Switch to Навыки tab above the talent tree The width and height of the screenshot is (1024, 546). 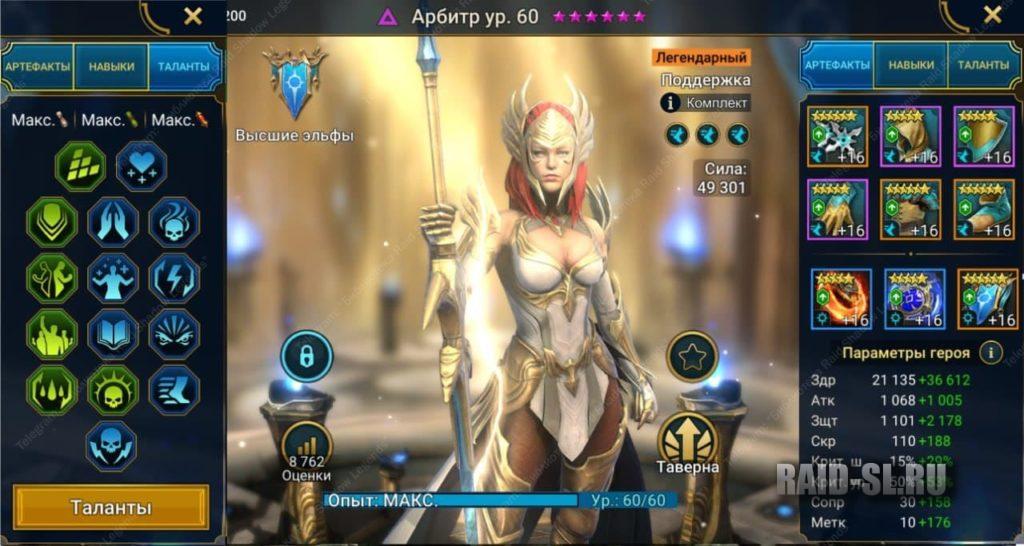coord(111,67)
